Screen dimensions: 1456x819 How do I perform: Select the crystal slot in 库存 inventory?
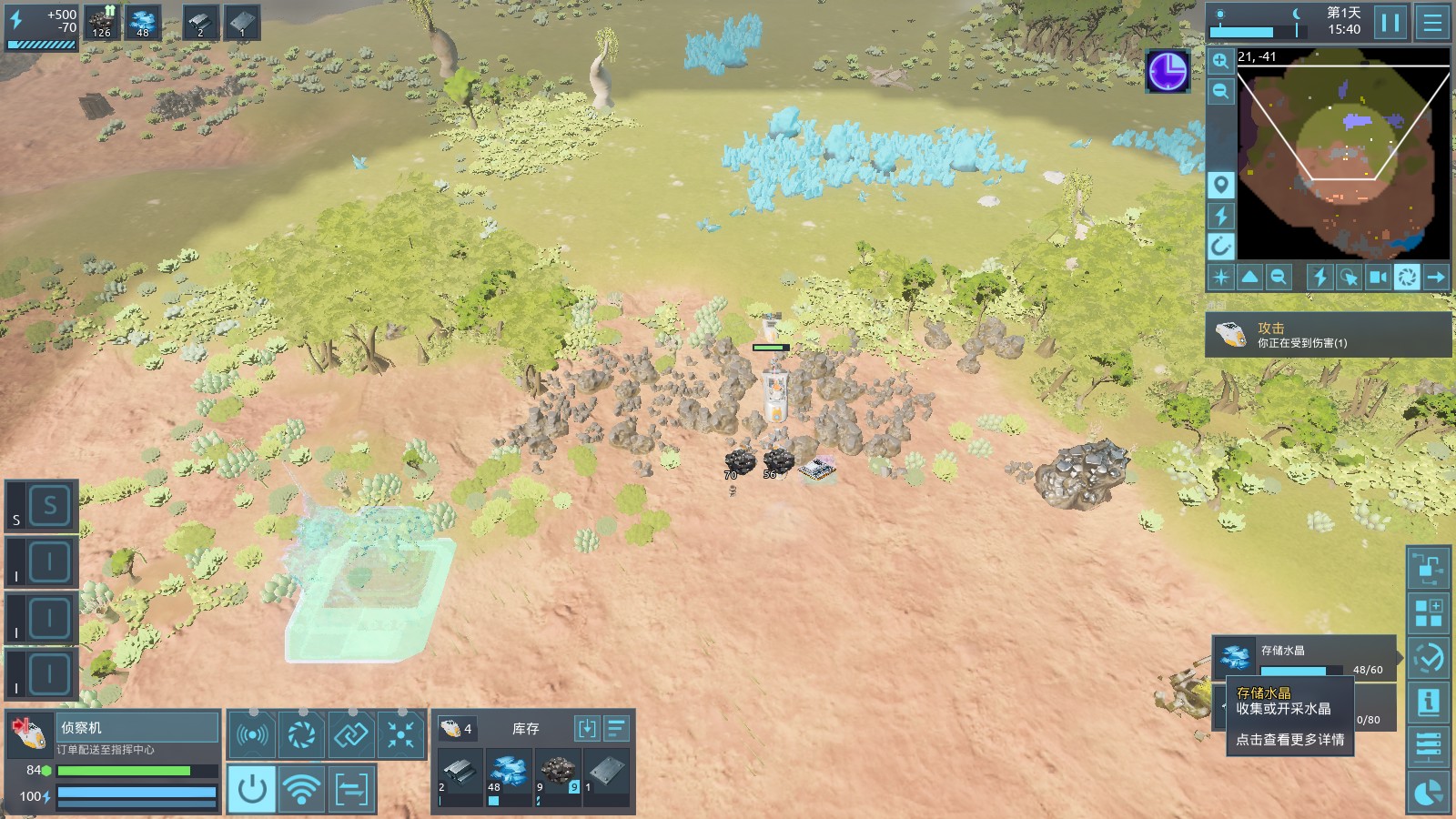(508, 773)
